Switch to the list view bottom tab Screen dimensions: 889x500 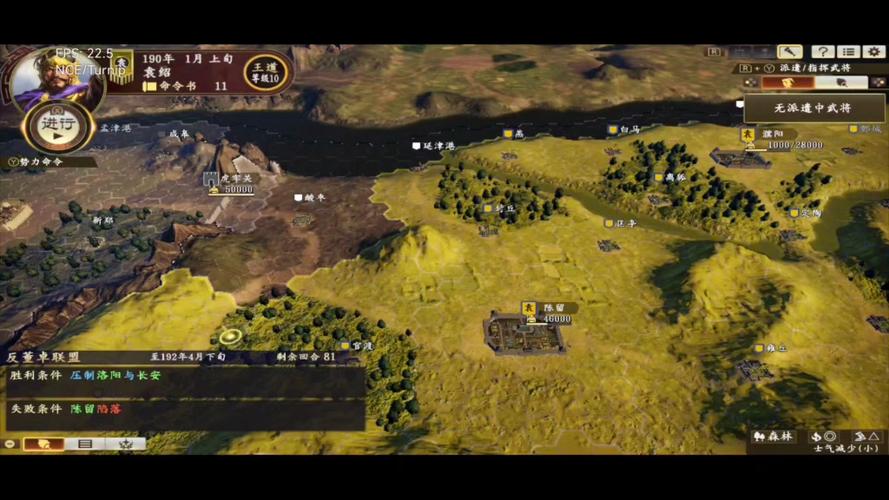click(85, 443)
